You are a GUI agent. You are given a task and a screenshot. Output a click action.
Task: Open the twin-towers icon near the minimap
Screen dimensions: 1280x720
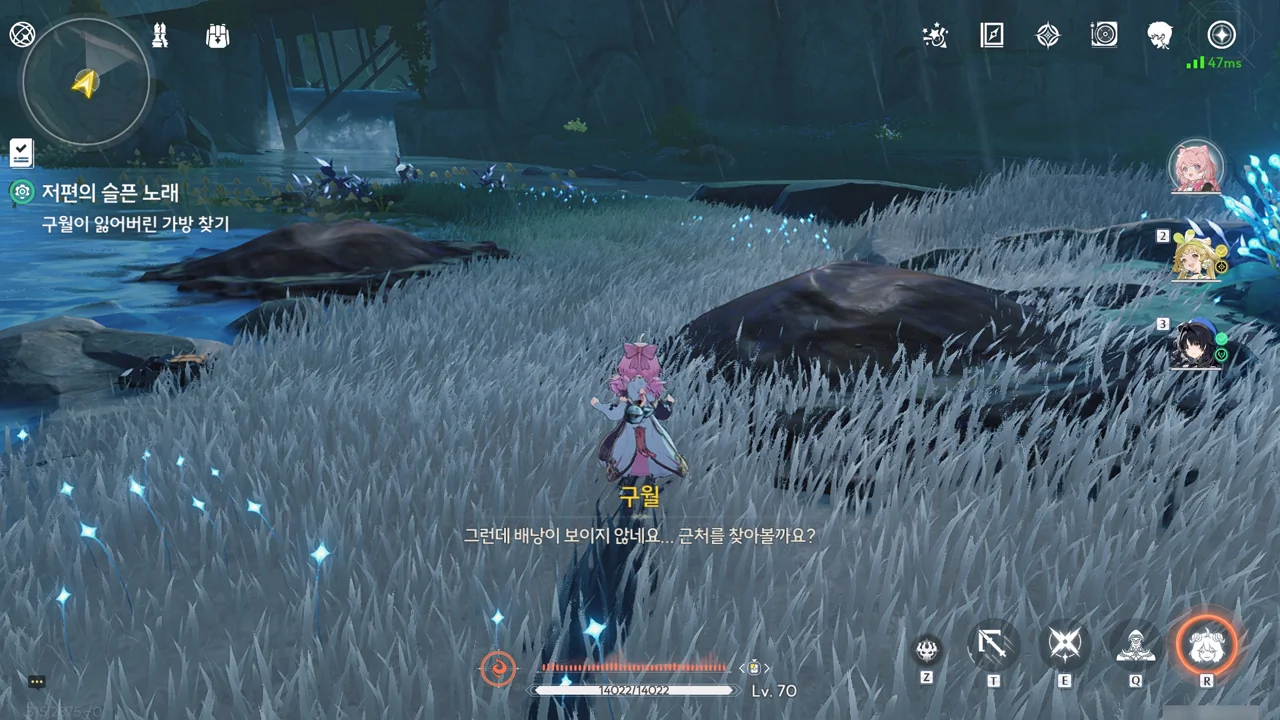(160, 36)
